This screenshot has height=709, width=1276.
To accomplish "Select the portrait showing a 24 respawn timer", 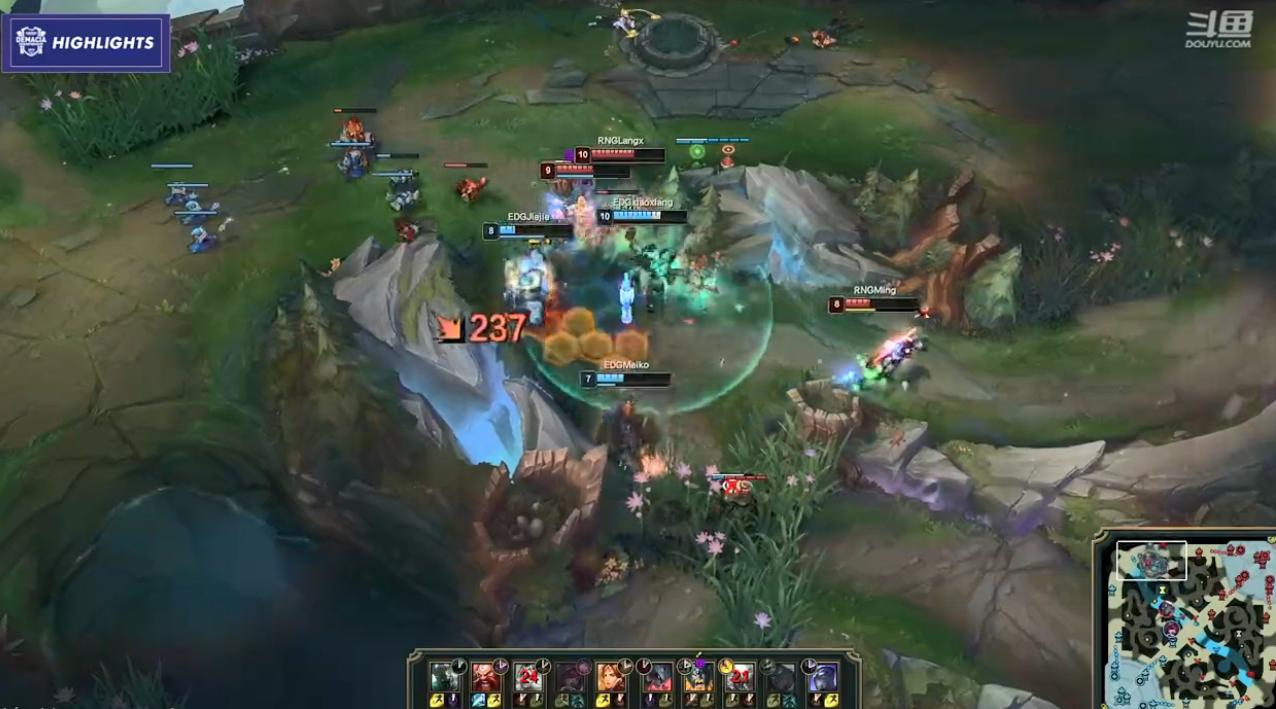I will click(527, 677).
